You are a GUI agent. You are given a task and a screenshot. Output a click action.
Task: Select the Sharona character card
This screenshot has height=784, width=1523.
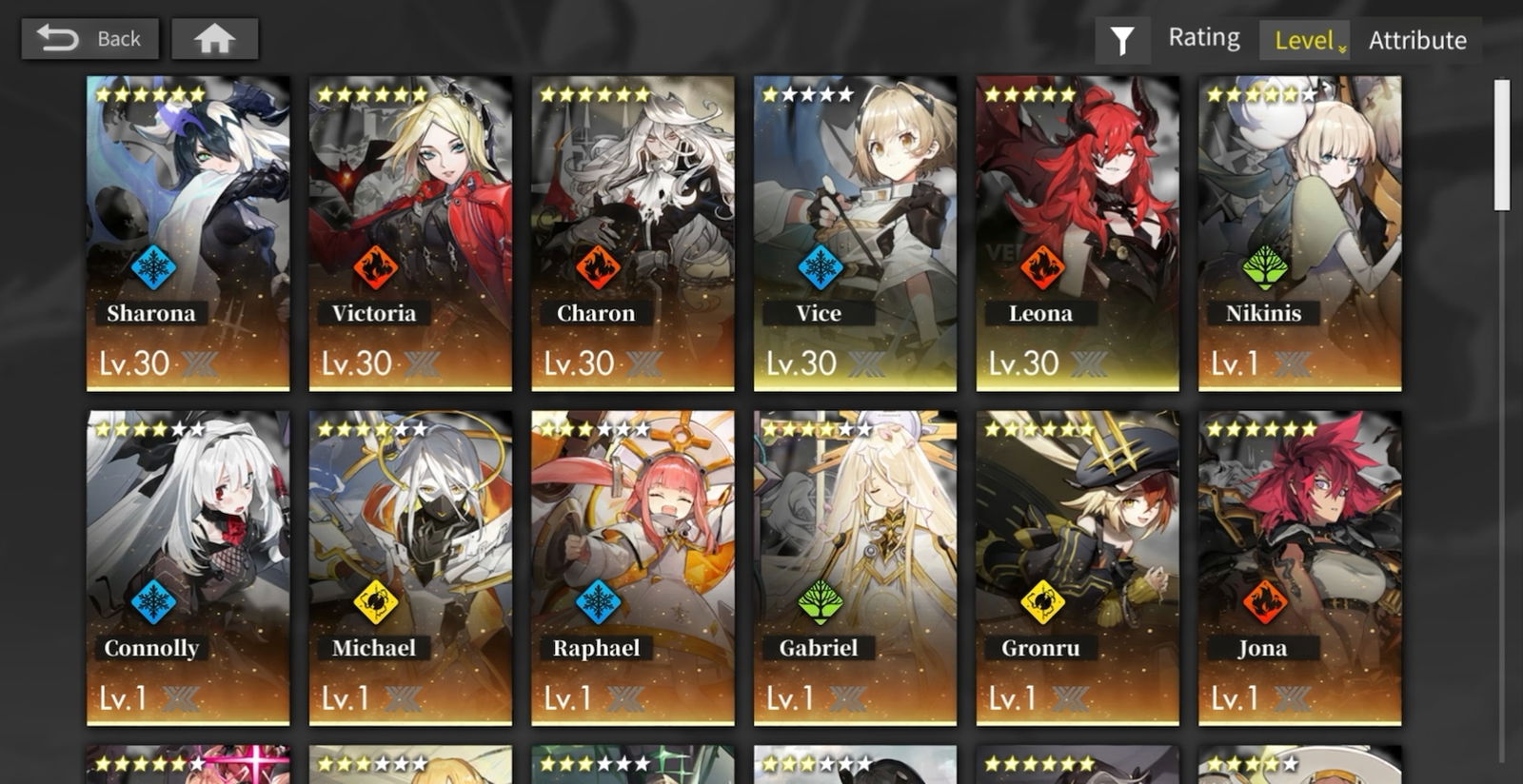click(x=188, y=233)
